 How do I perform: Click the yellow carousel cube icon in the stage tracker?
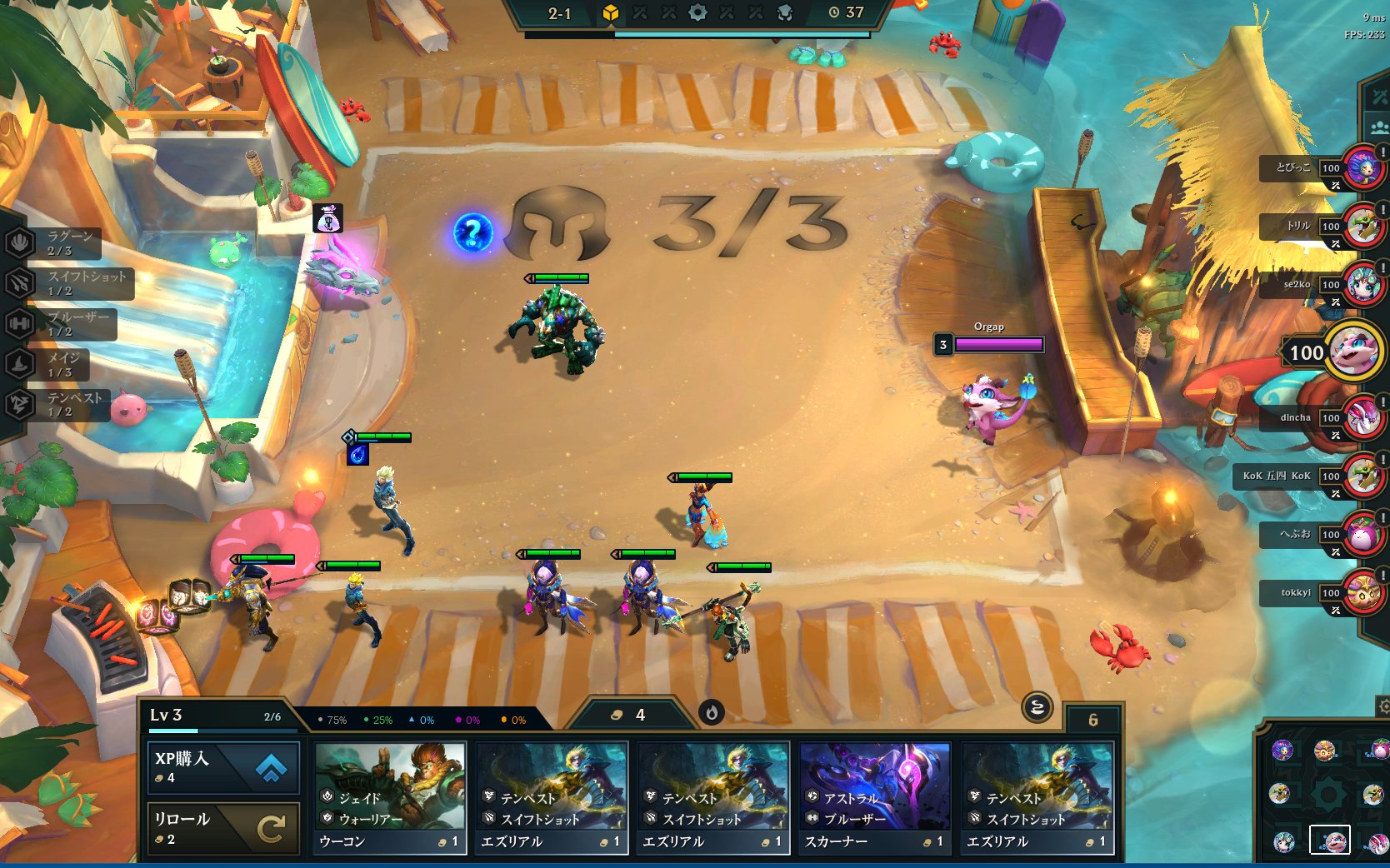(611, 13)
